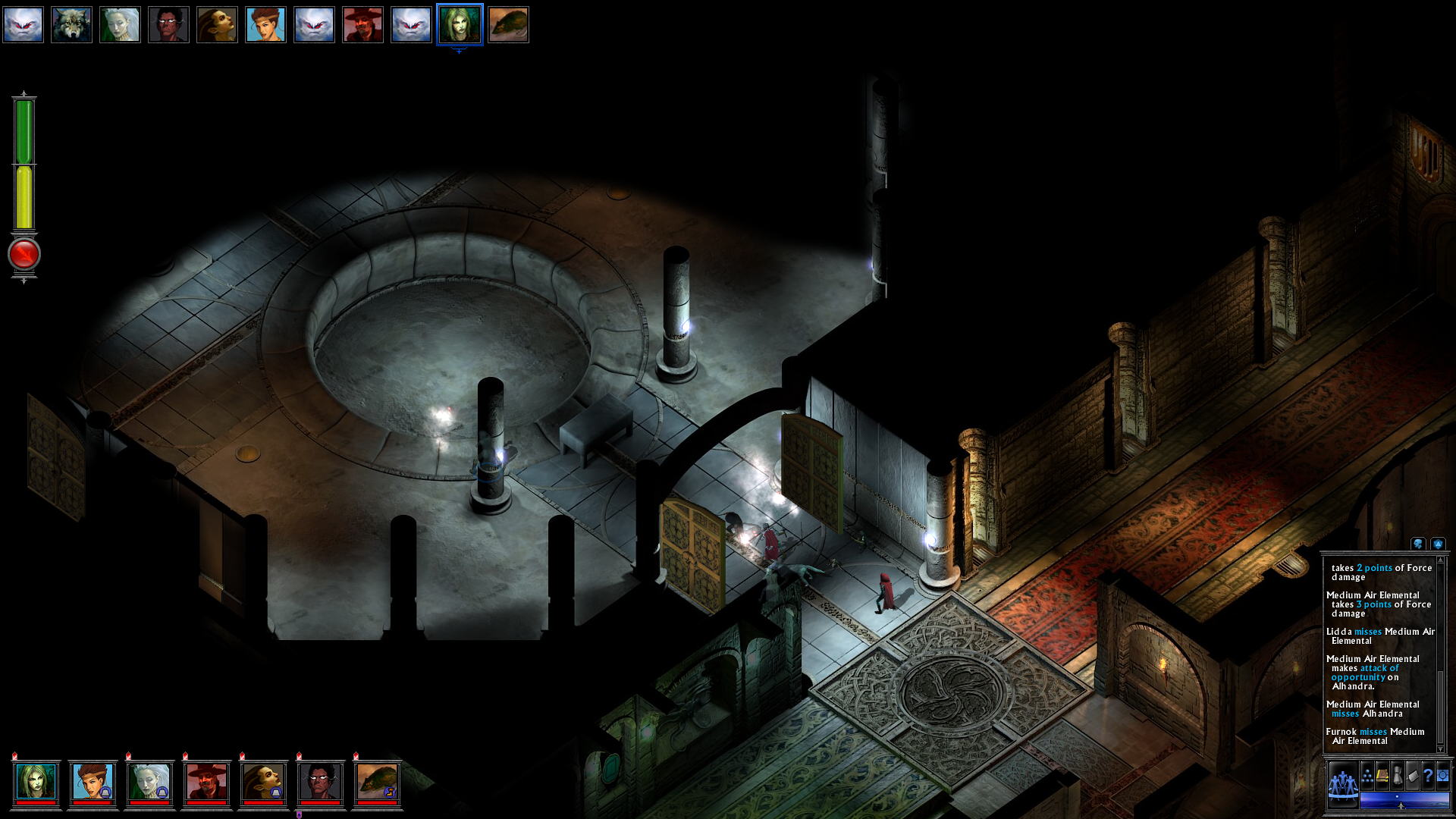1456x819 pixels.
Task: Open the party formation editor
Action: 1367,776
